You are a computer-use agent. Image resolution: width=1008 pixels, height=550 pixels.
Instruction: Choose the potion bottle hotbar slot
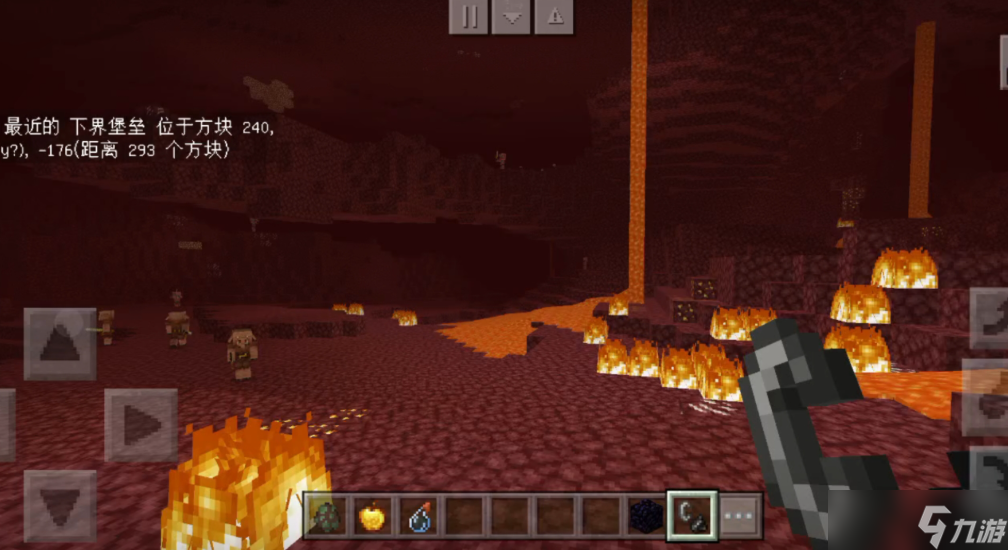[x=416, y=516]
